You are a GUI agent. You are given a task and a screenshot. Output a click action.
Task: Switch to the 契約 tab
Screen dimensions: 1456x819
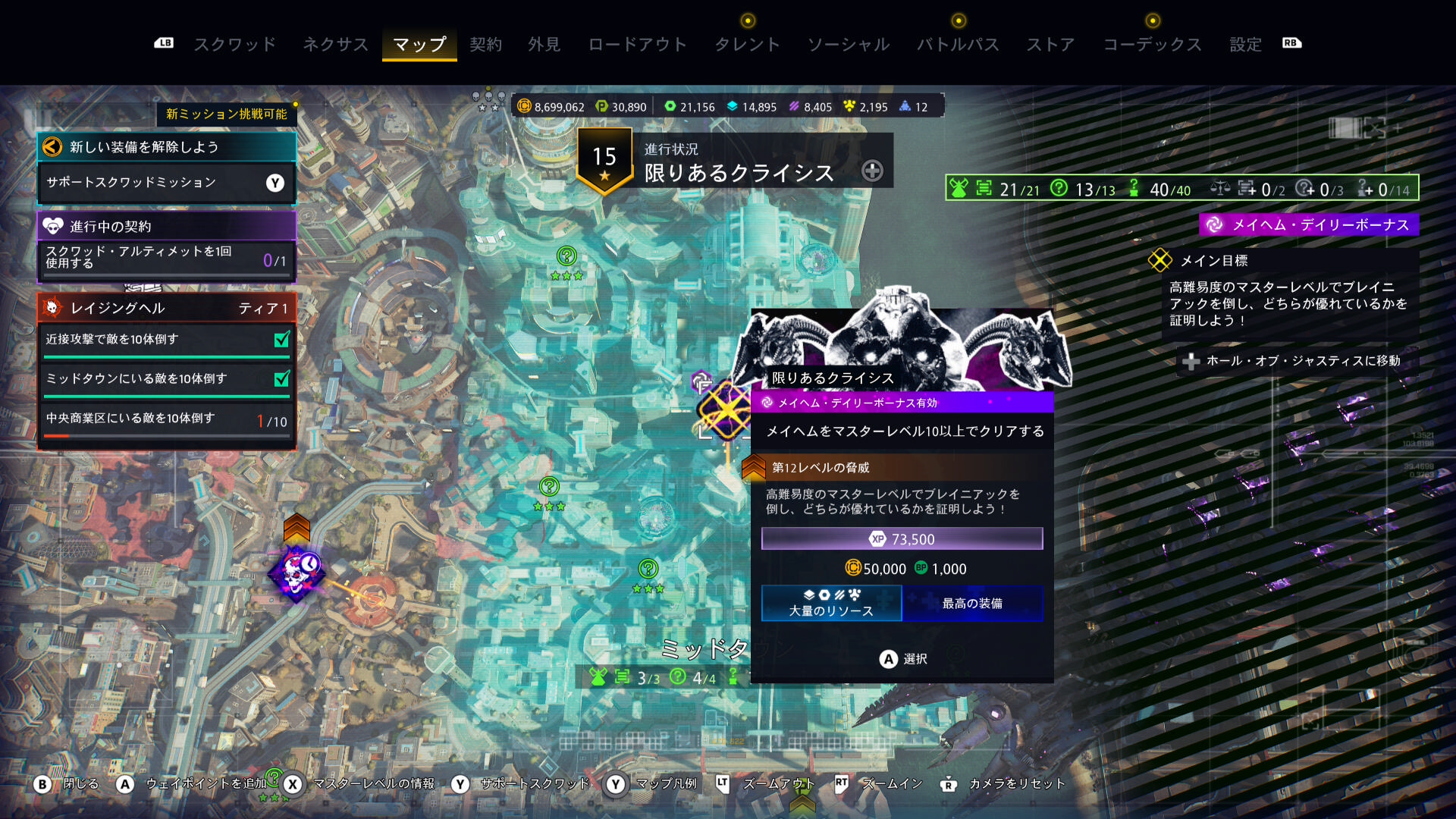pyautogui.click(x=485, y=45)
